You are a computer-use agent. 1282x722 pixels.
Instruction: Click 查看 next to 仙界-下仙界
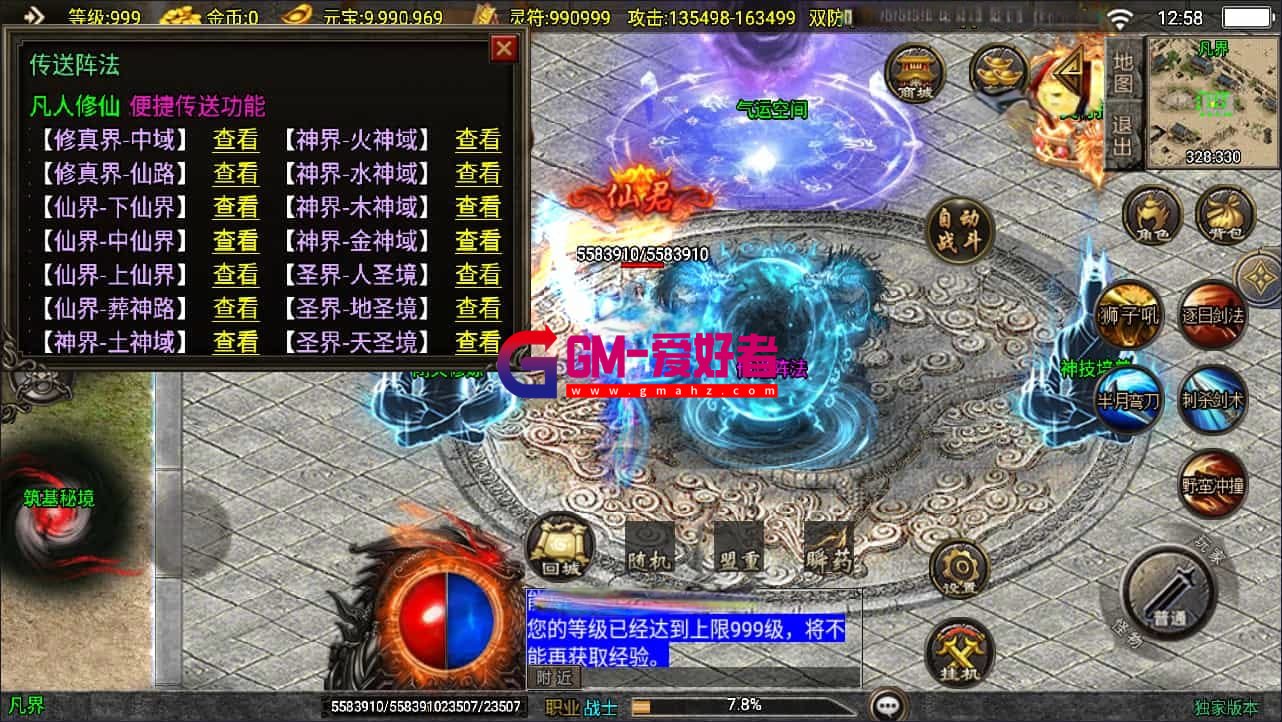coord(236,207)
